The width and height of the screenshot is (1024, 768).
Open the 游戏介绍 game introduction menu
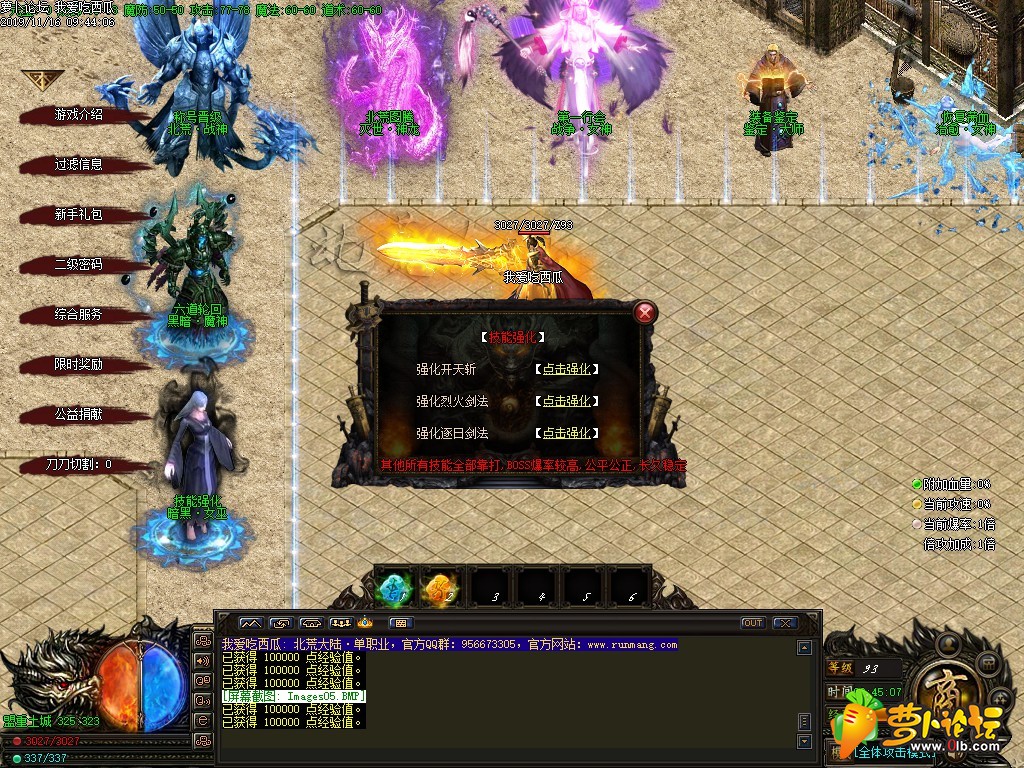tap(78, 115)
